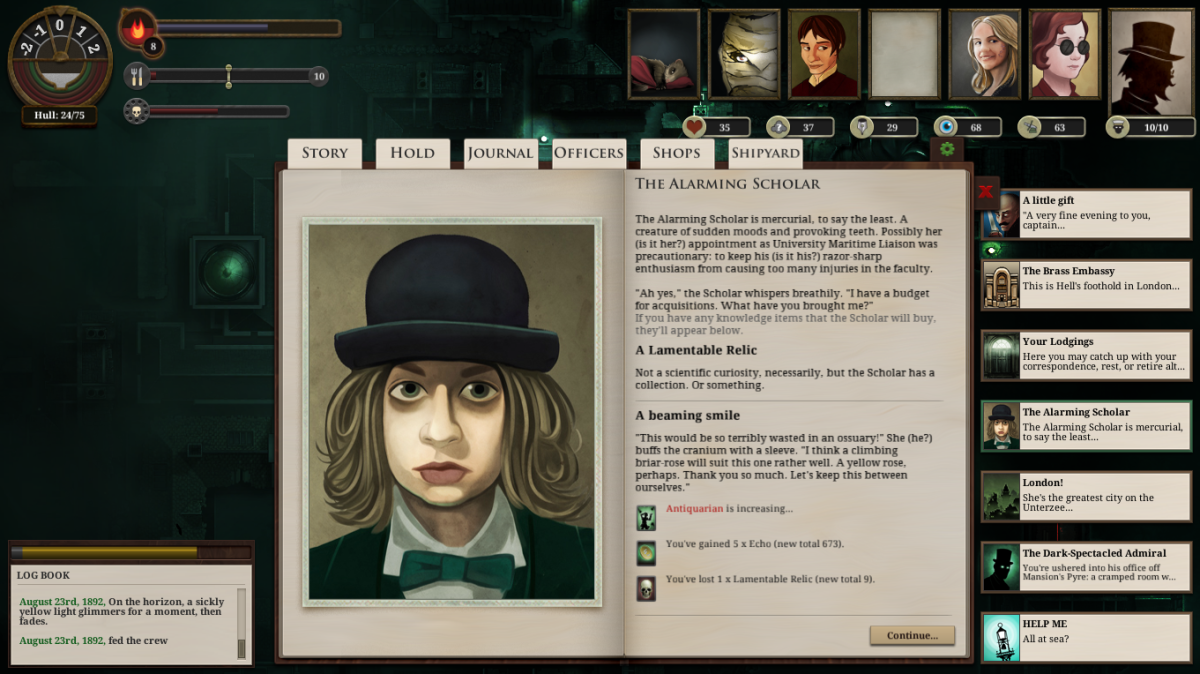1200x674 pixels.
Task: Select the Officers tab
Action: coord(589,153)
